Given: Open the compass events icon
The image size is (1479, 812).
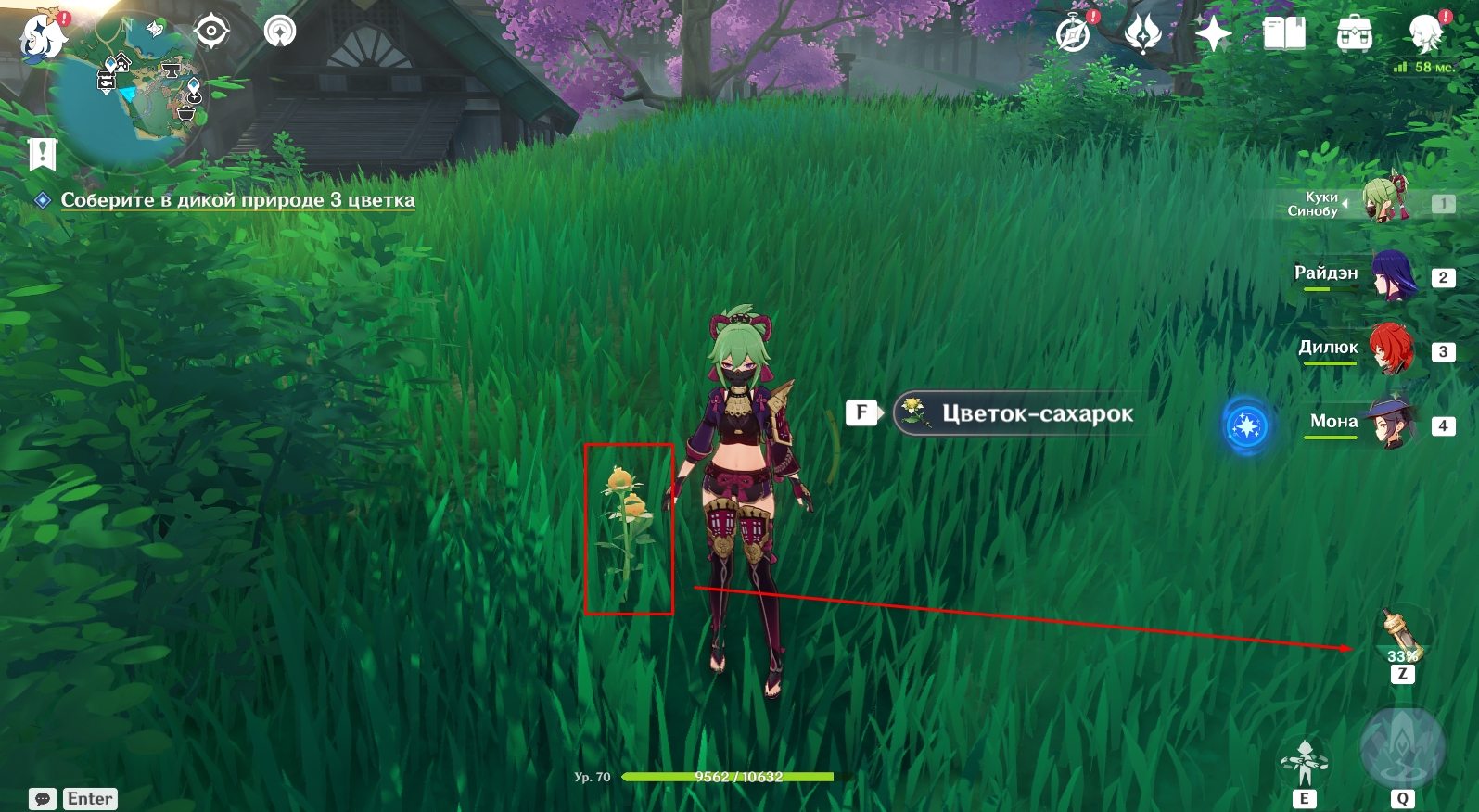Looking at the screenshot, I should pyautogui.click(x=1074, y=35).
